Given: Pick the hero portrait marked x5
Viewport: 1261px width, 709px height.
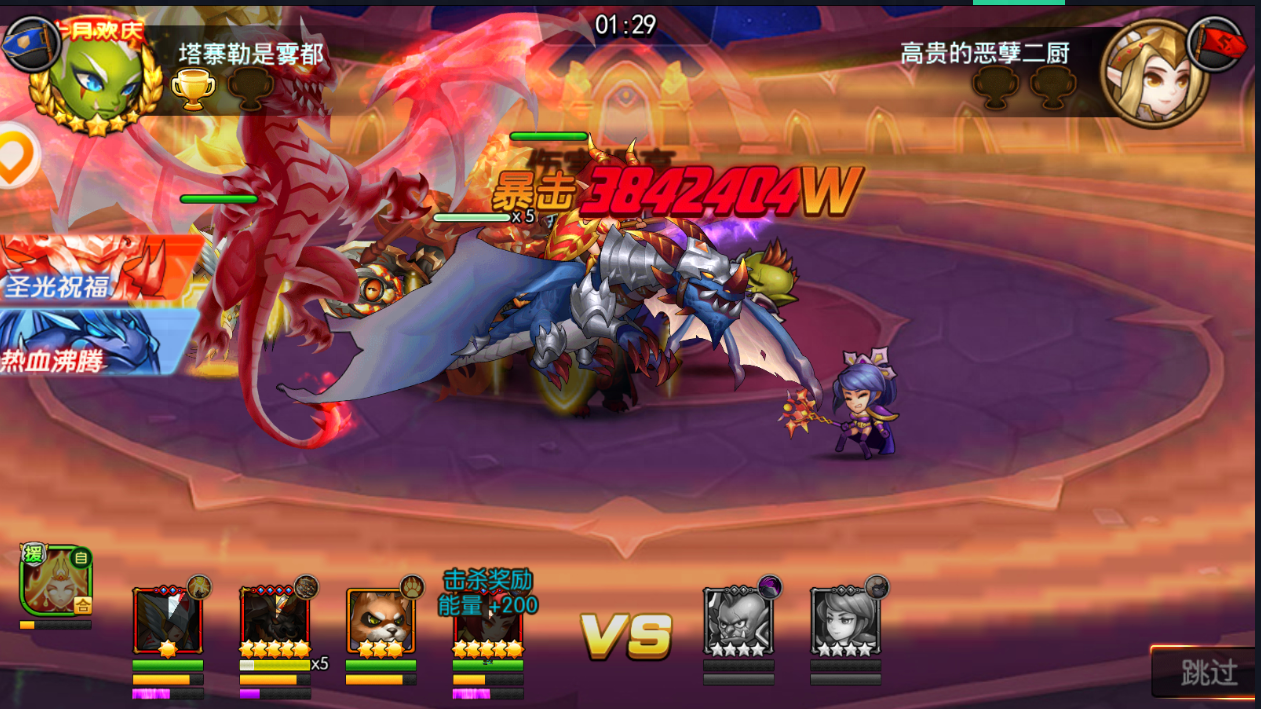Looking at the screenshot, I should 274,620.
